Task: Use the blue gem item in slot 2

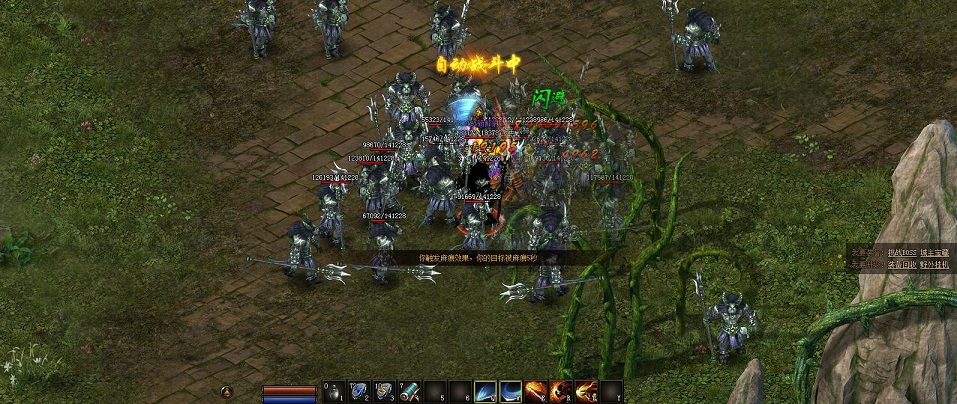Action: click(x=361, y=392)
